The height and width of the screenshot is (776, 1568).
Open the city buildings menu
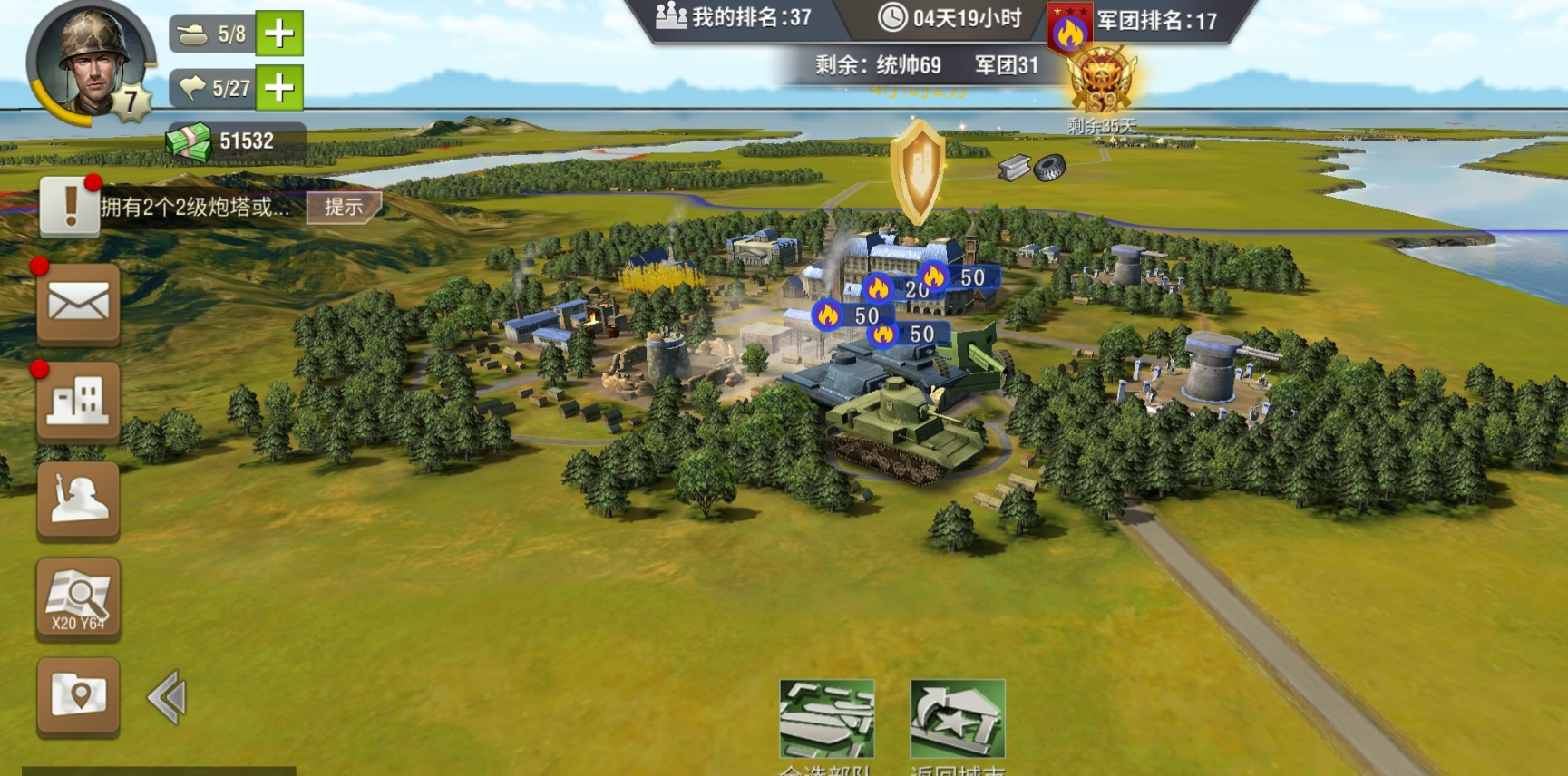tap(79, 402)
